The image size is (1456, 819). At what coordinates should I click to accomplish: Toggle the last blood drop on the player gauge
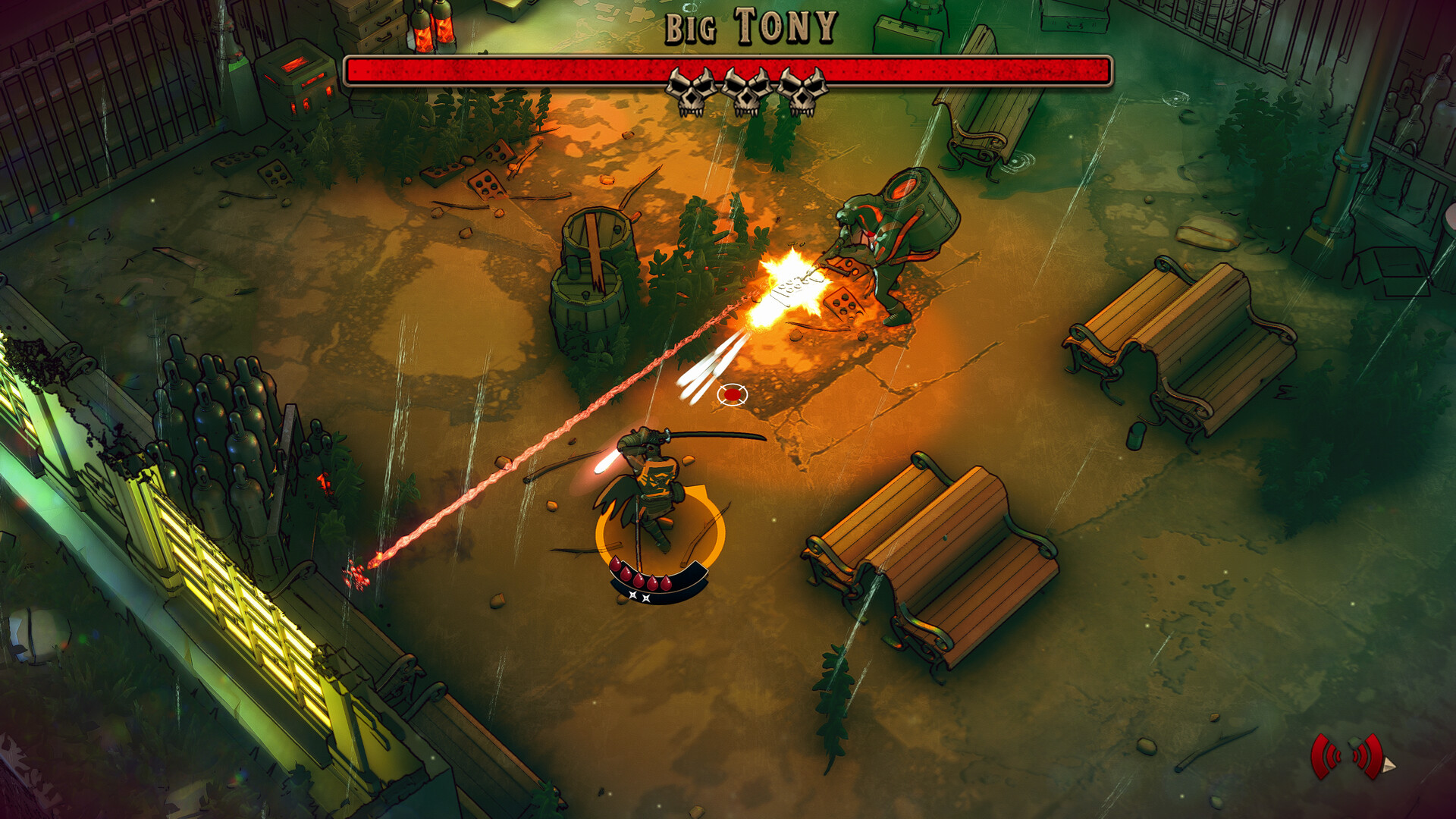click(x=667, y=583)
